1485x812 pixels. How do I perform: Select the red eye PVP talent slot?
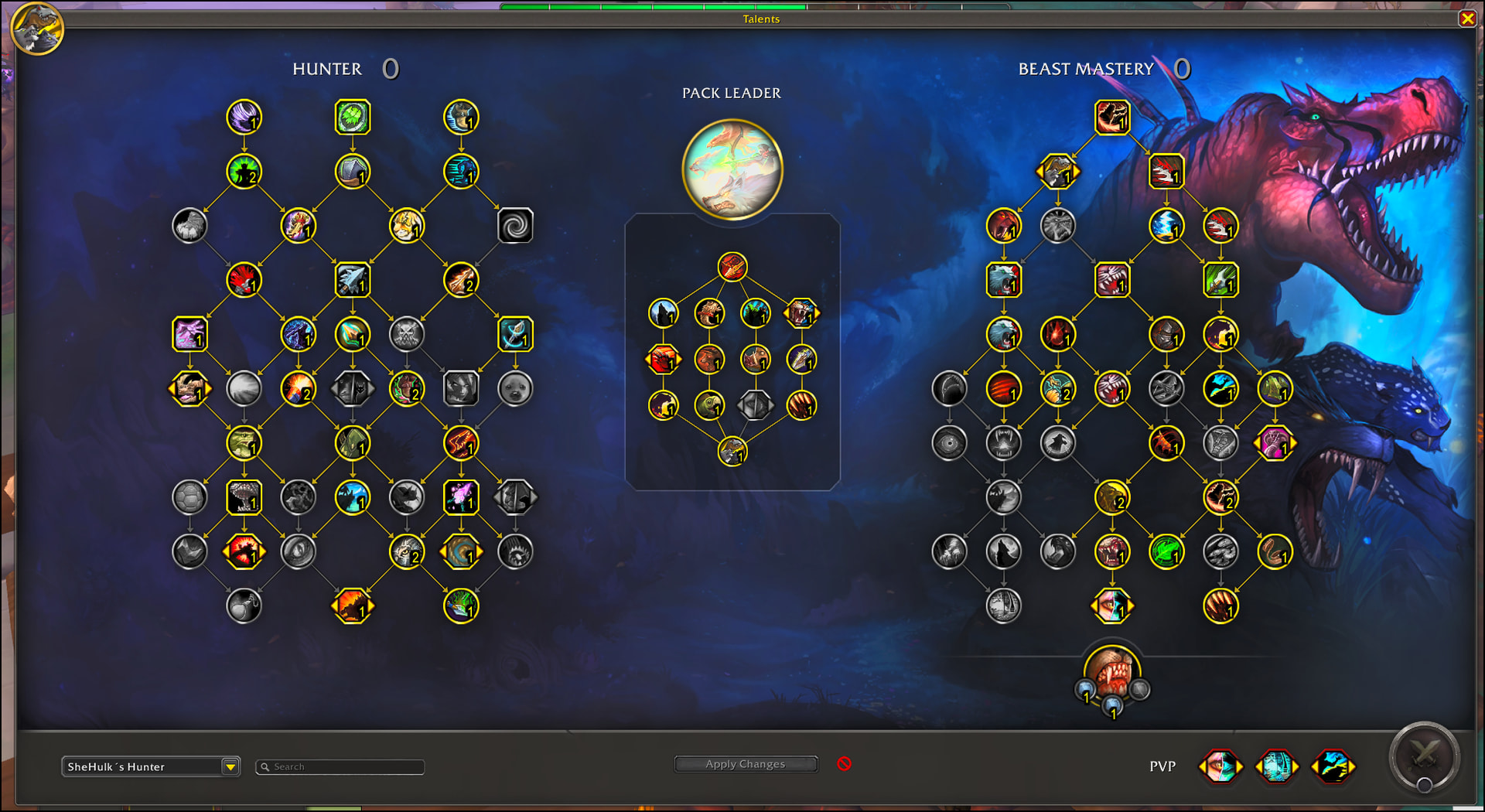click(x=1220, y=766)
